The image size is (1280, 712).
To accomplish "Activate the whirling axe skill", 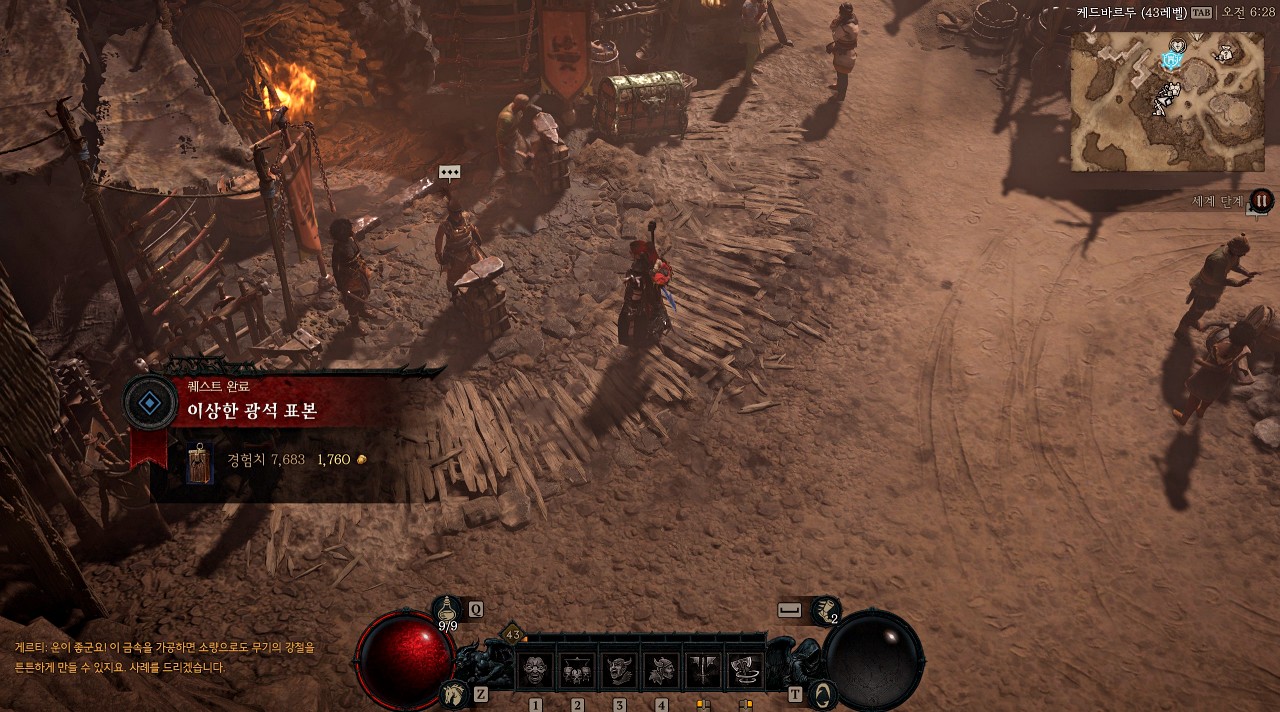I will (745, 669).
